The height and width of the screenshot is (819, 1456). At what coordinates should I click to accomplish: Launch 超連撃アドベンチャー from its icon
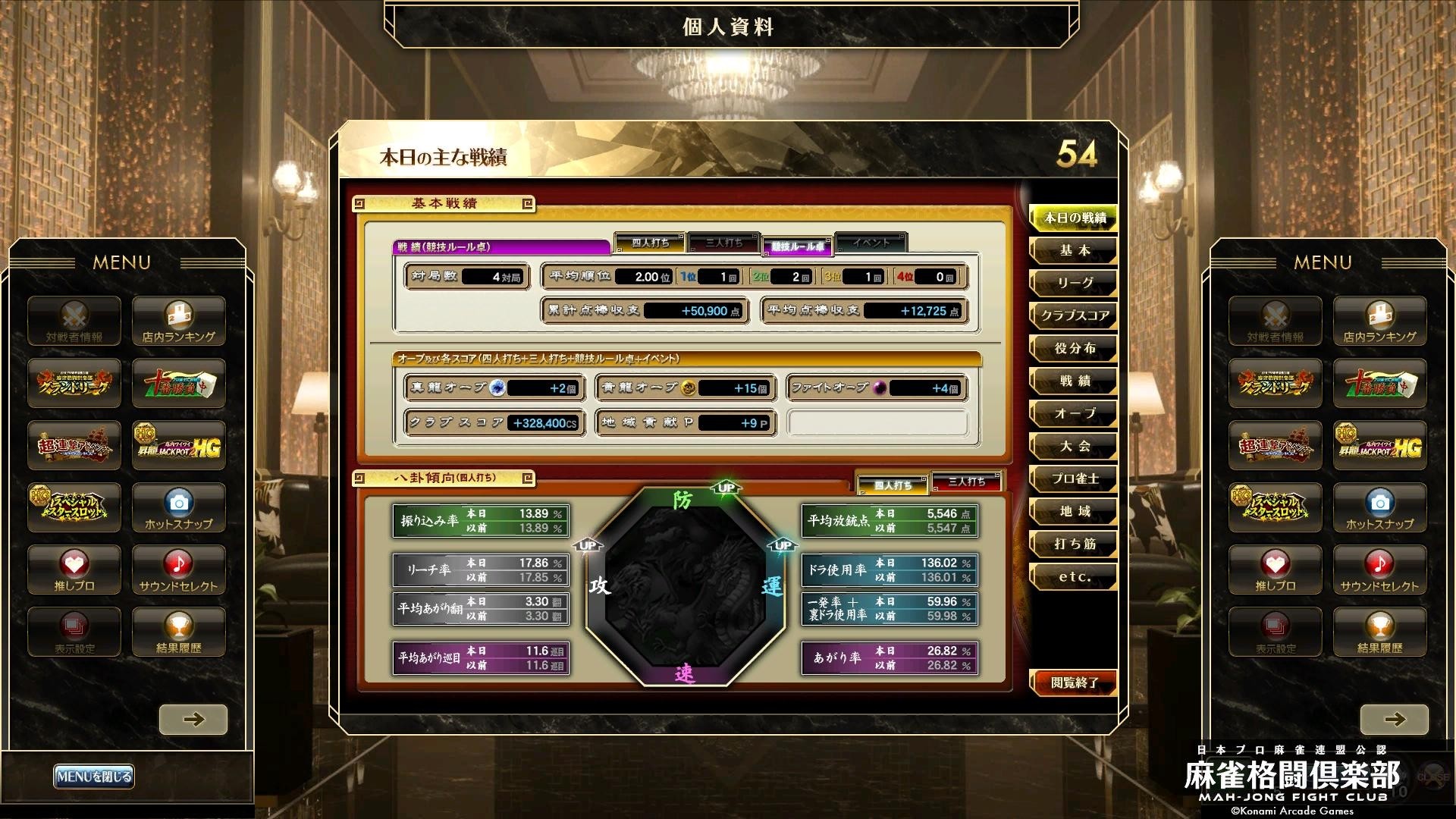point(74,446)
